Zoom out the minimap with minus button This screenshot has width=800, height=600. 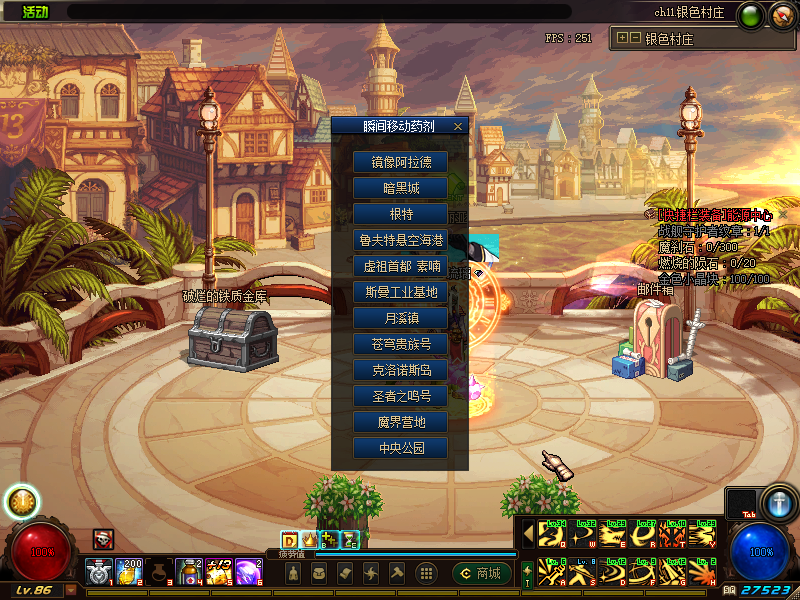(635, 39)
